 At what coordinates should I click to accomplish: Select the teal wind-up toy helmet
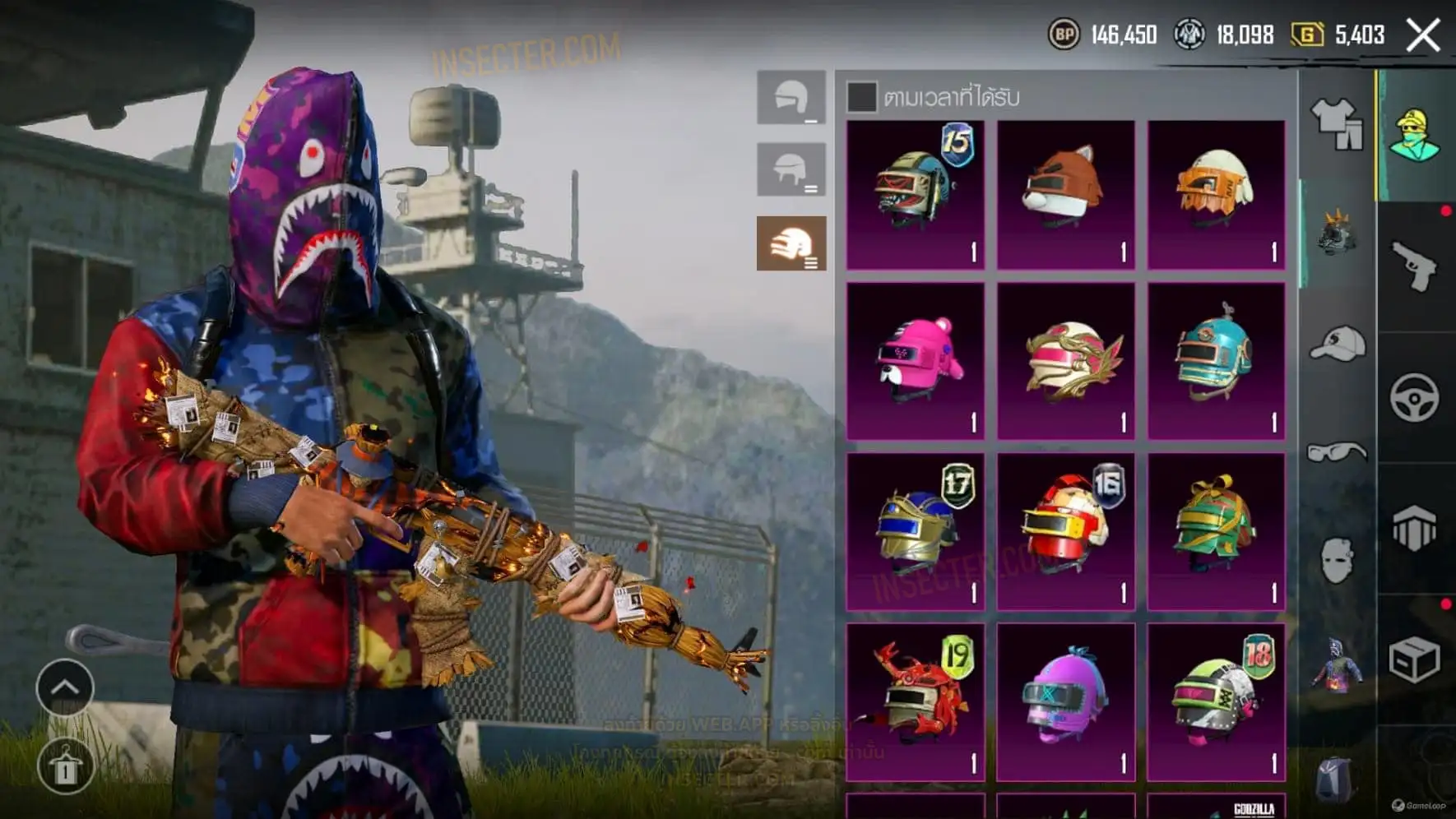tap(1216, 360)
